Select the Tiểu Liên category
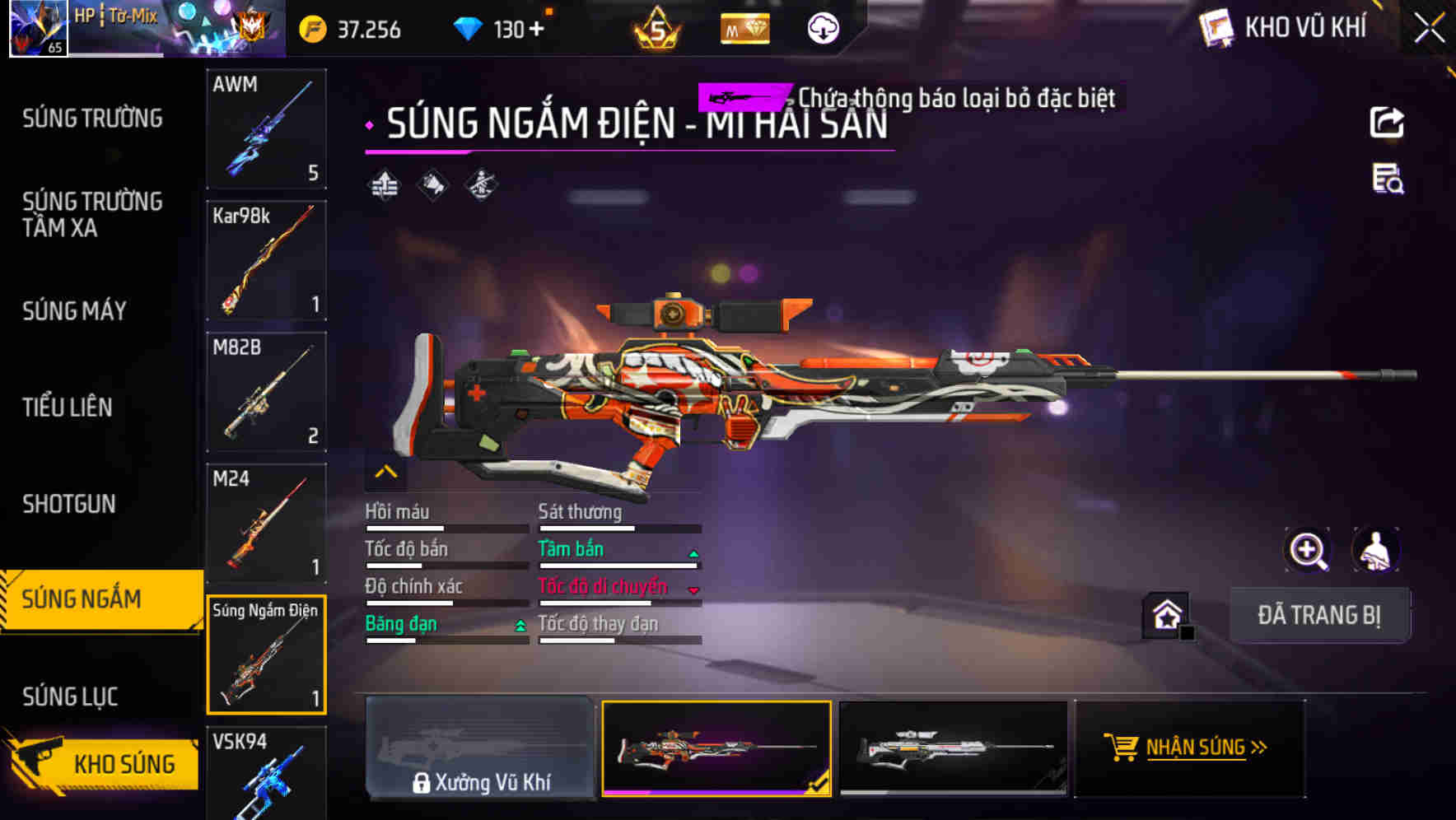 tap(68, 408)
